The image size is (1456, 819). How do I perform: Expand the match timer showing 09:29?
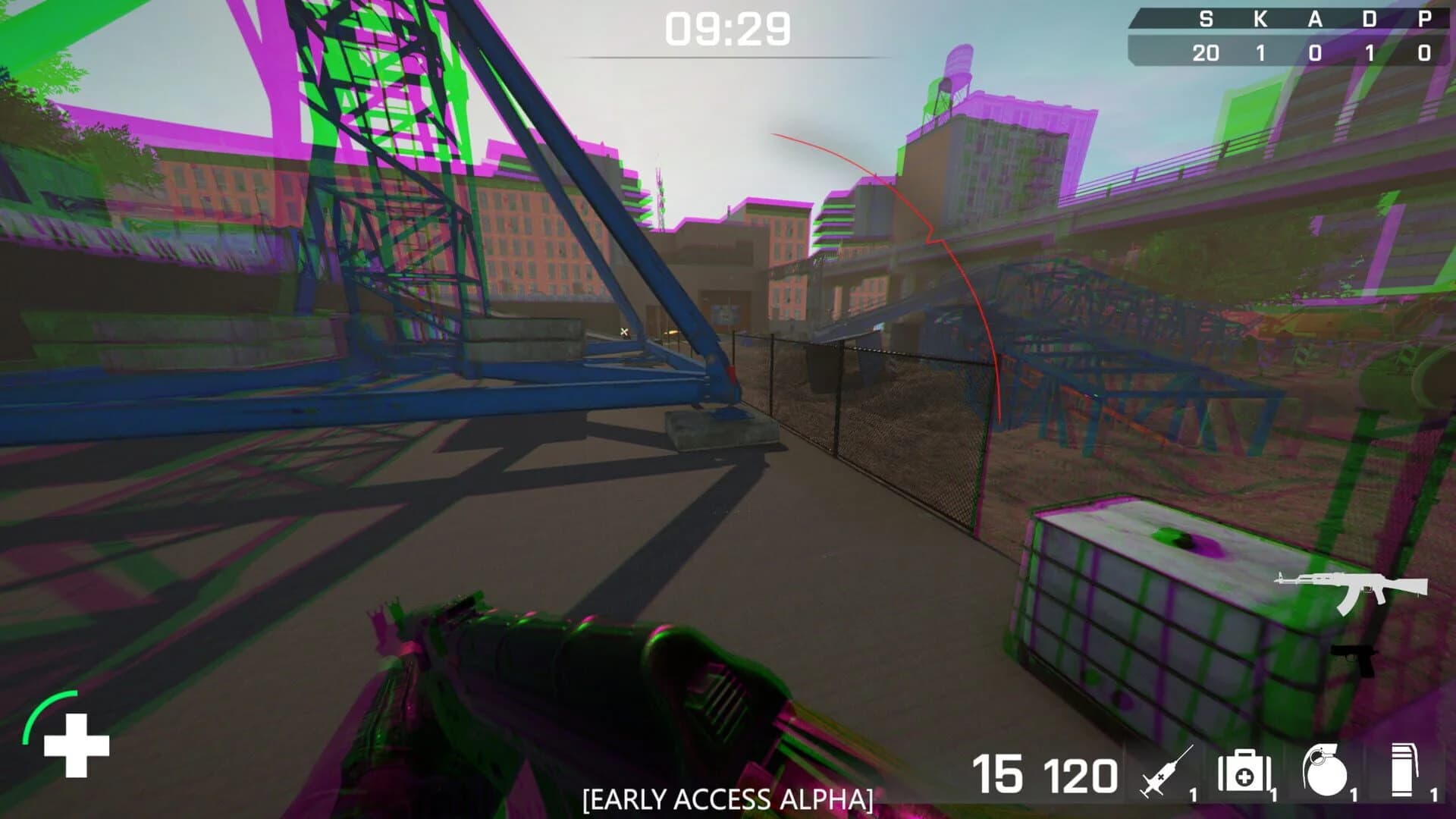click(730, 30)
